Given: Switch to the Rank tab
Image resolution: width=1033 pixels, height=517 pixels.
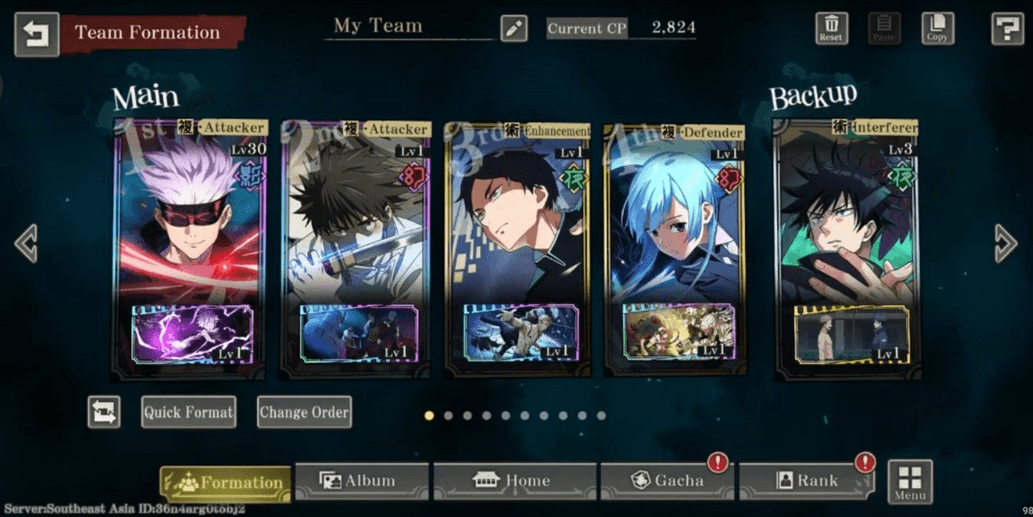Looking at the screenshot, I should 806,481.
